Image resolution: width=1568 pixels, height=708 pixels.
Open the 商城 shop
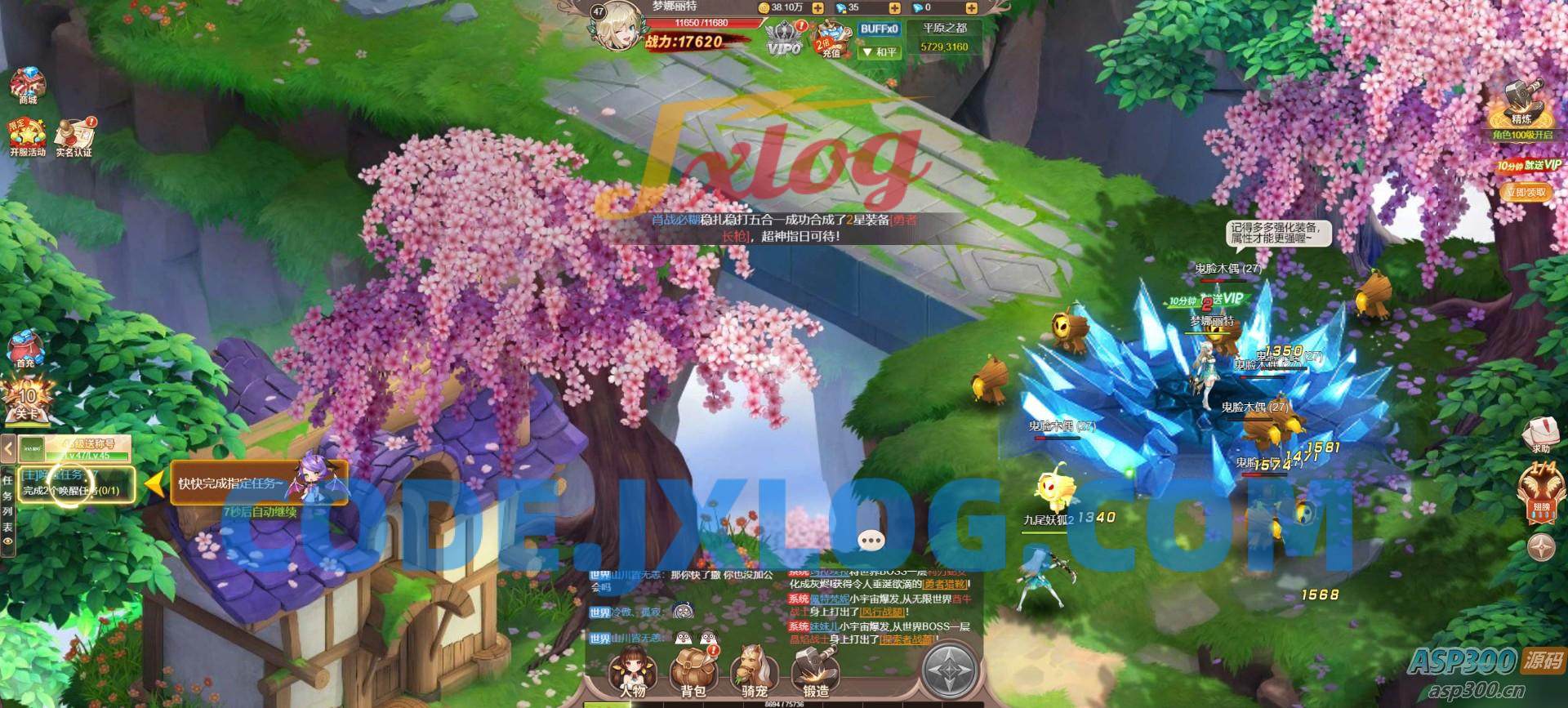point(28,86)
